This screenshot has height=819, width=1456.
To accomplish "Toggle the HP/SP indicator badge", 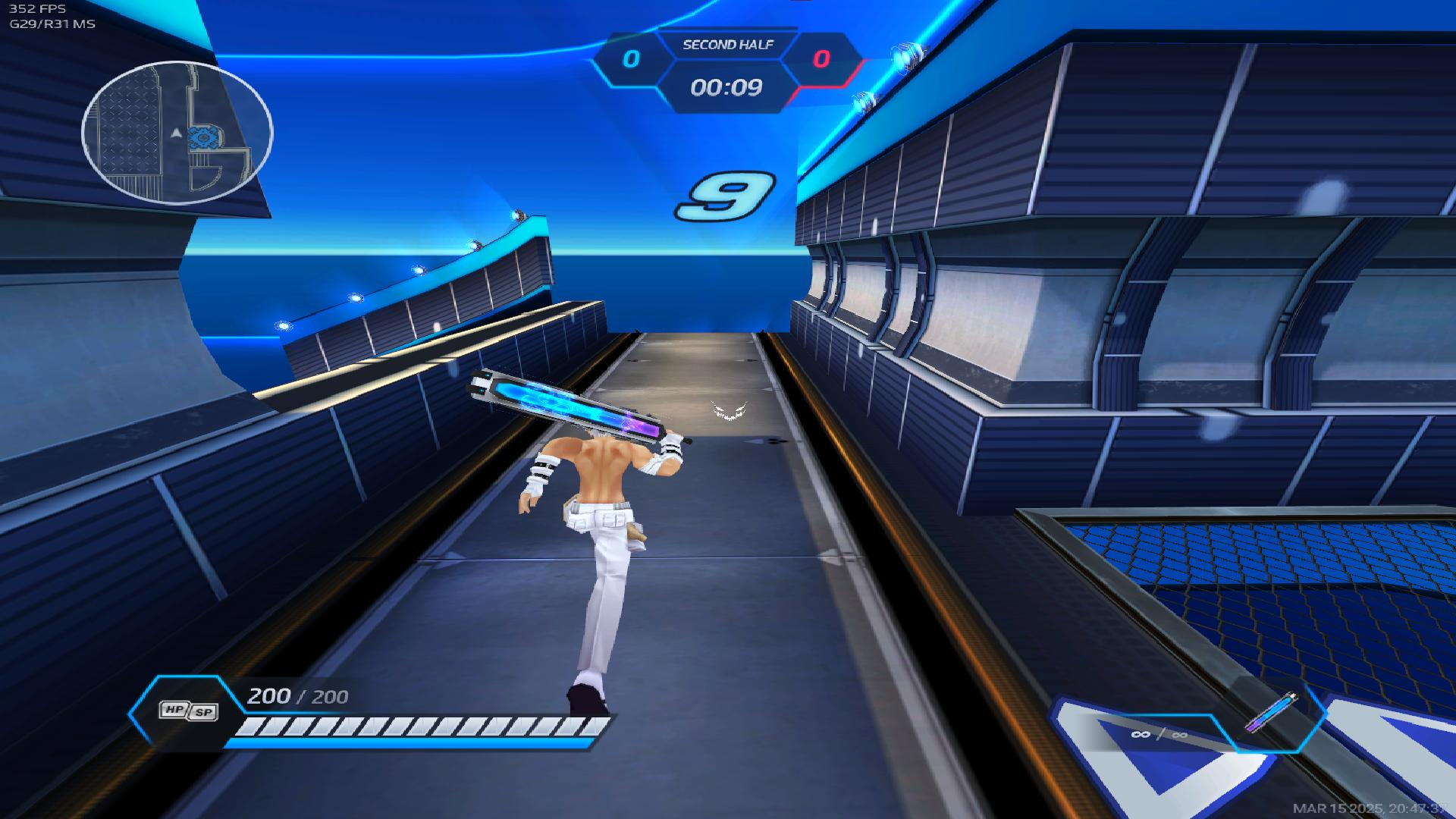I will (x=188, y=711).
